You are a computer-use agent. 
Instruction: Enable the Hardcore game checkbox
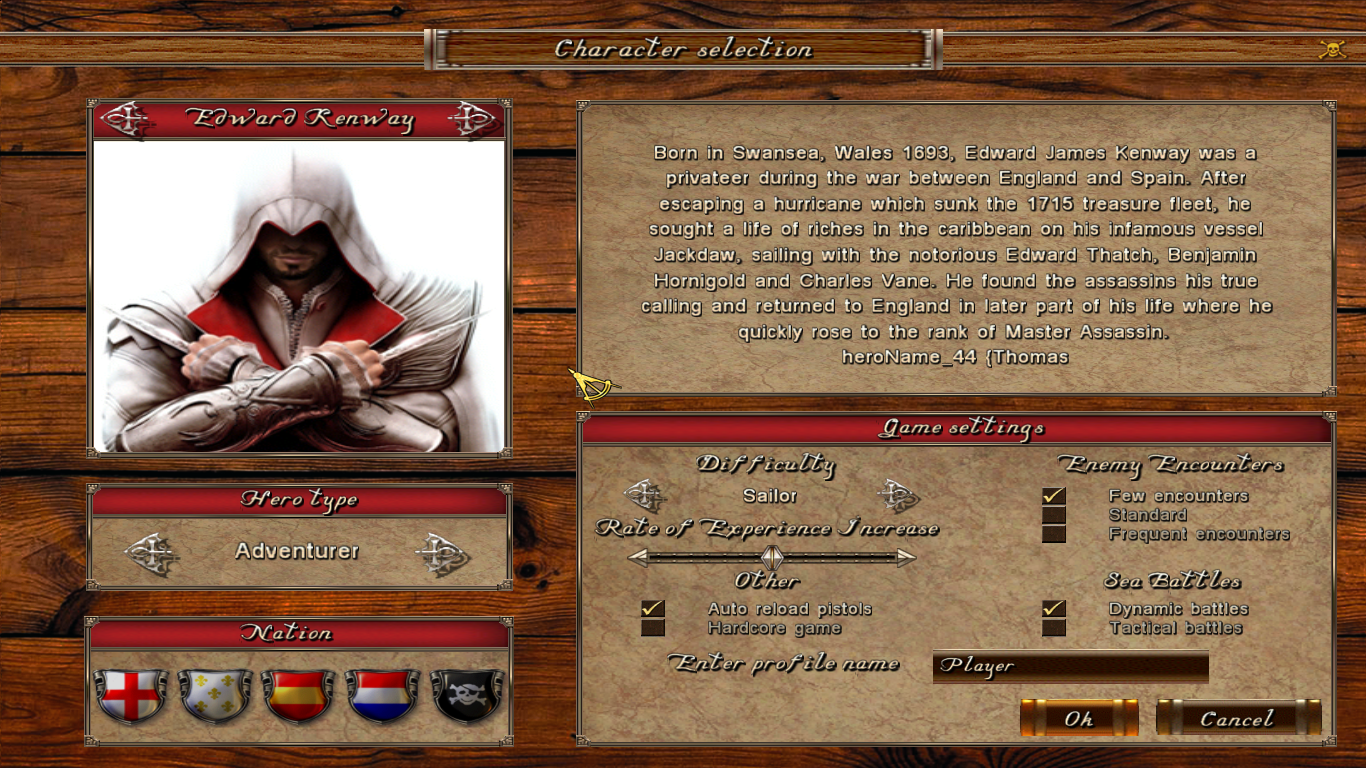pos(653,628)
